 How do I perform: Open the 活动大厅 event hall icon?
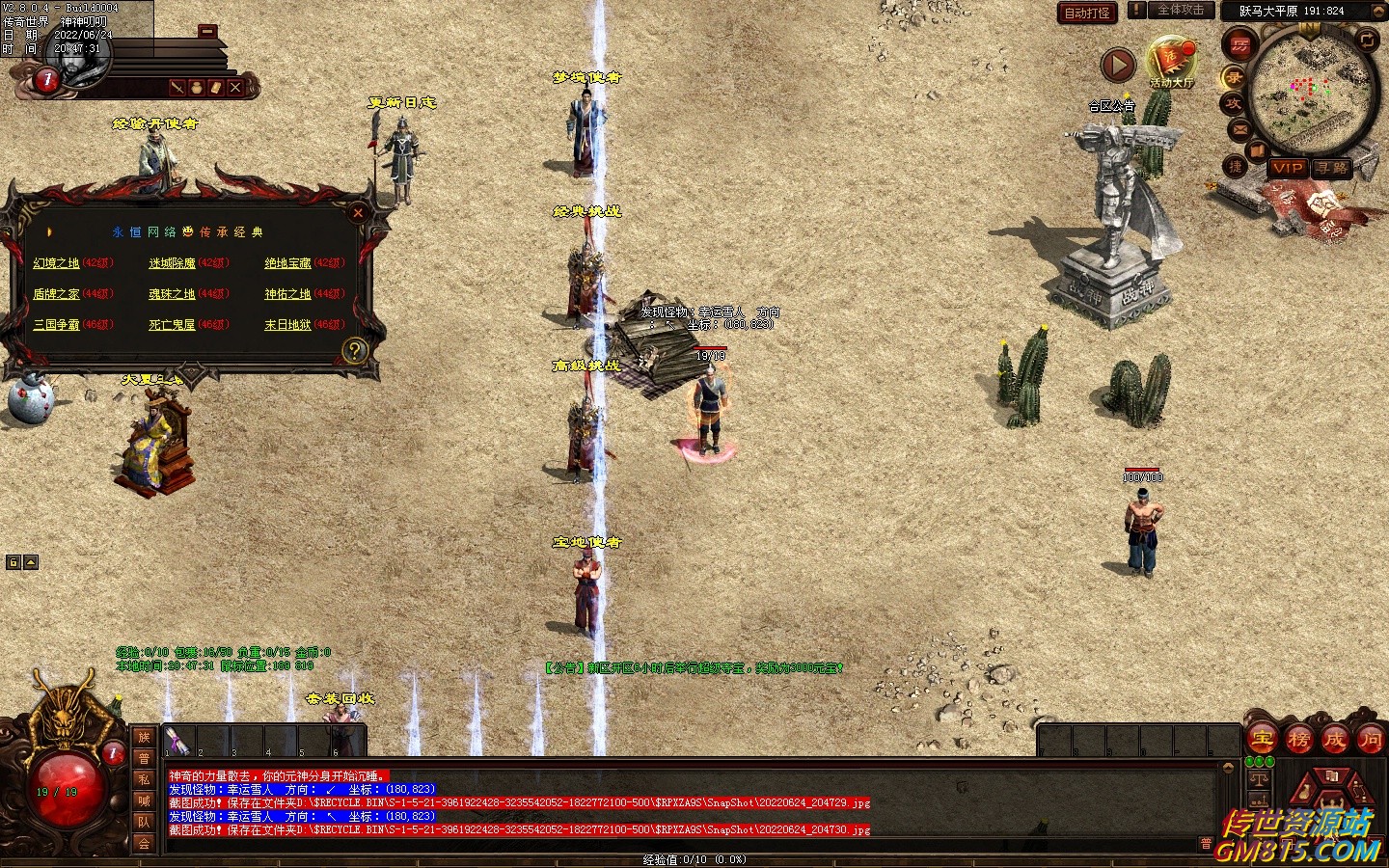(x=1172, y=63)
